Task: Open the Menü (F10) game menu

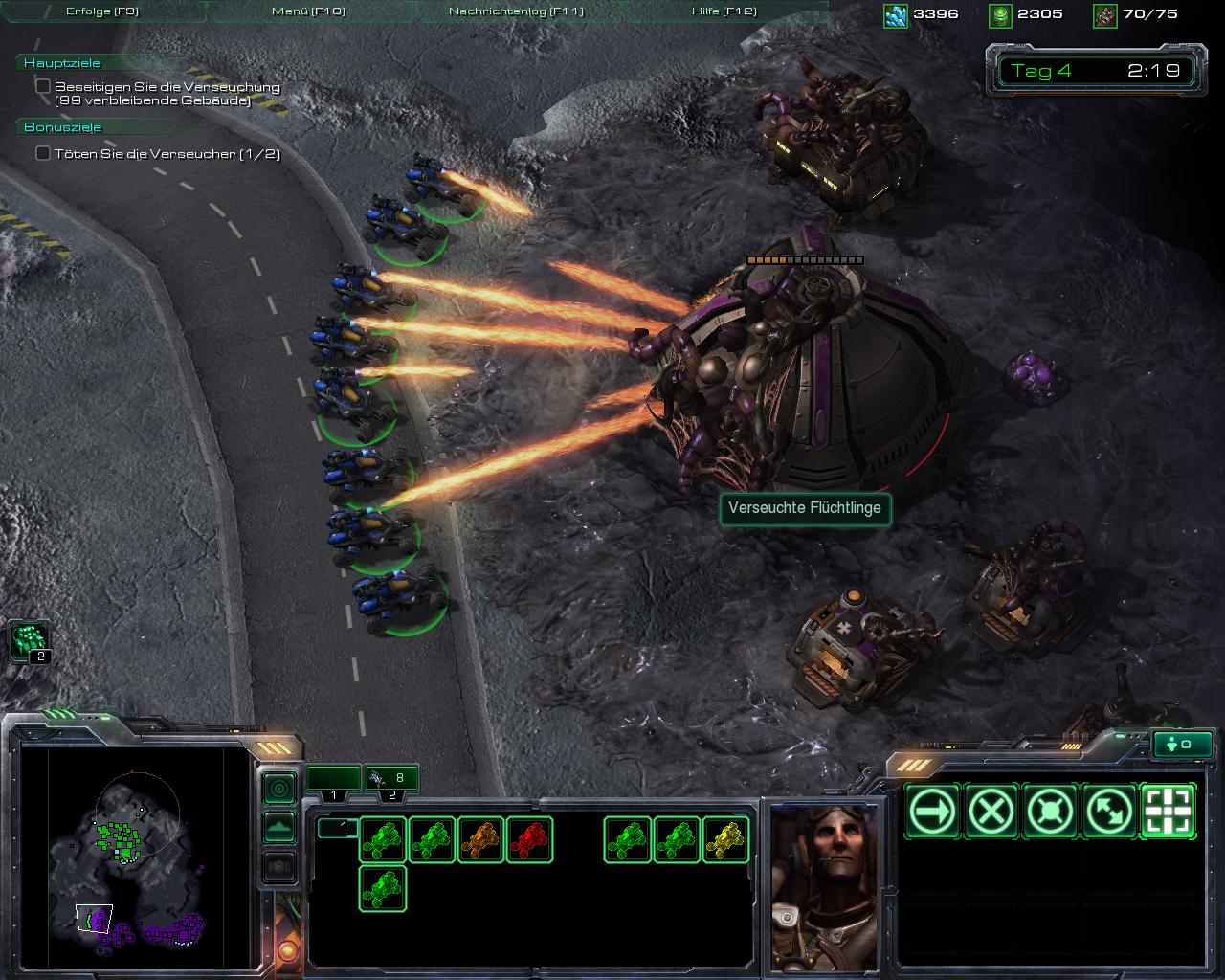Action: tap(308, 11)
